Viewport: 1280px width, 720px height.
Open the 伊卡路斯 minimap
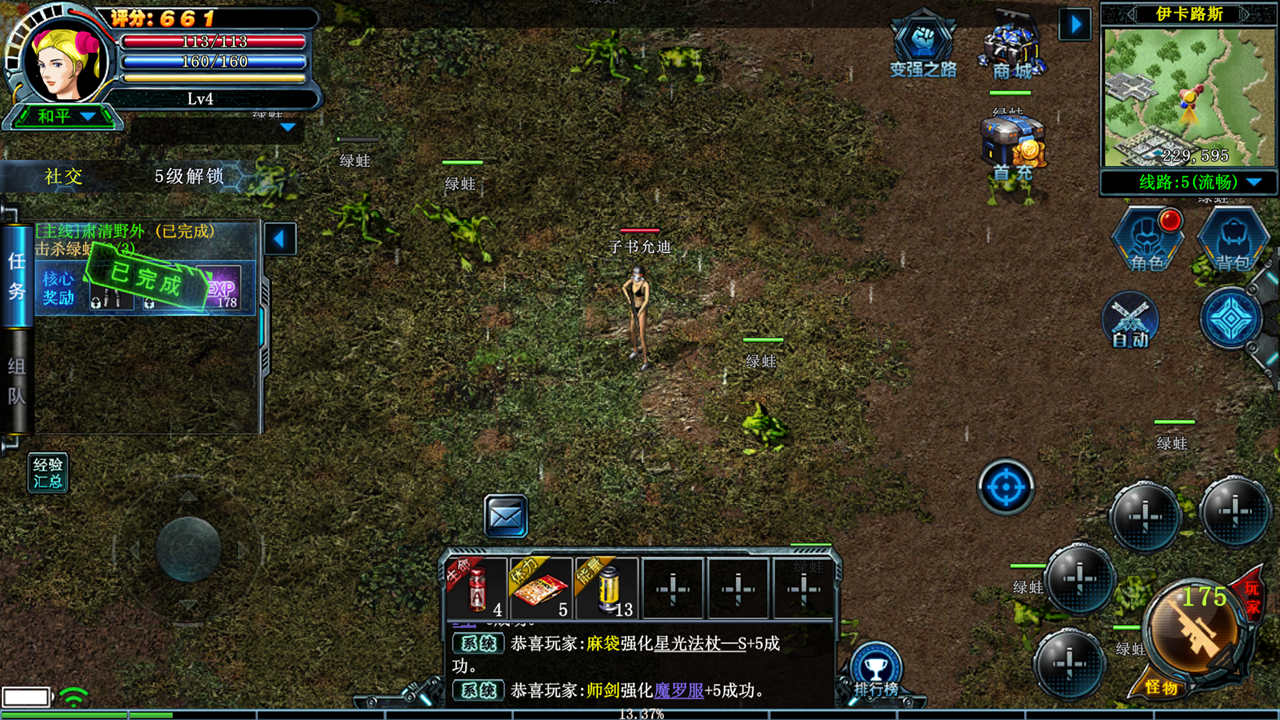click(x=1188, y=96)
